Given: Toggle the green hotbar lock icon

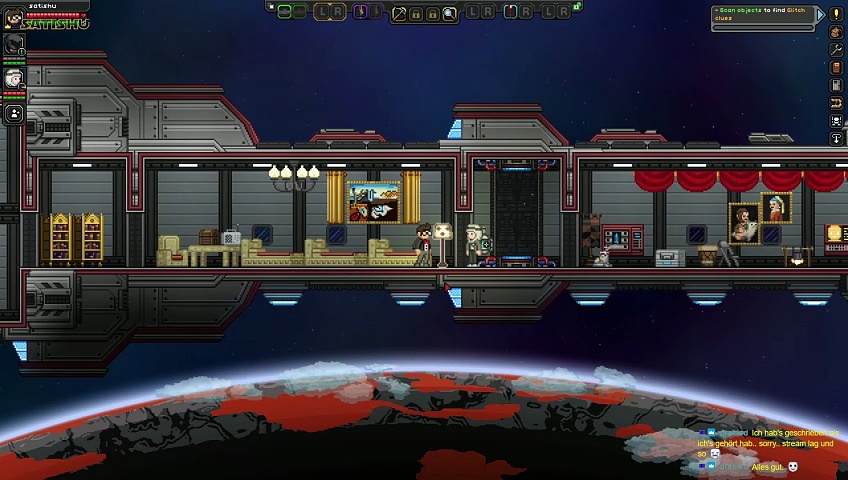Looking at the screenshot, I should [x=578, y=6].
